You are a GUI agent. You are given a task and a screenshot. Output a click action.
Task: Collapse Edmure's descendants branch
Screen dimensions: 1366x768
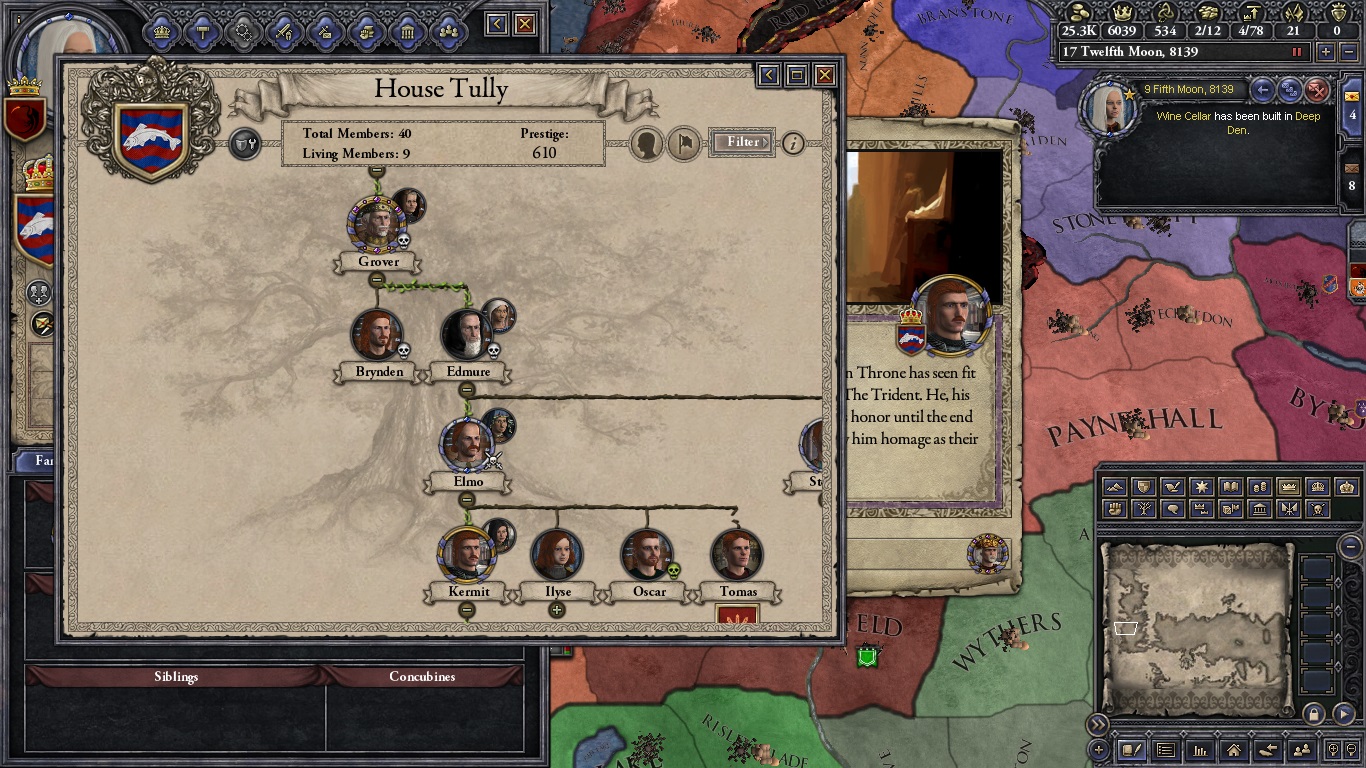click(466, 390)
